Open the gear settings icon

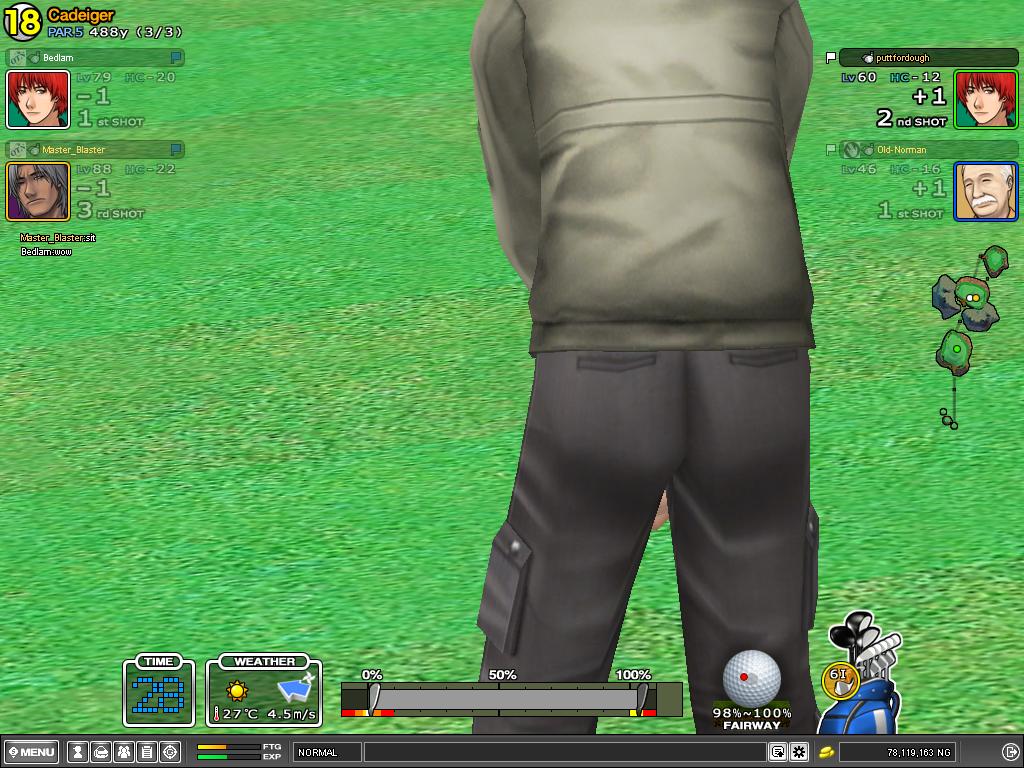click(x=799, y=752)
